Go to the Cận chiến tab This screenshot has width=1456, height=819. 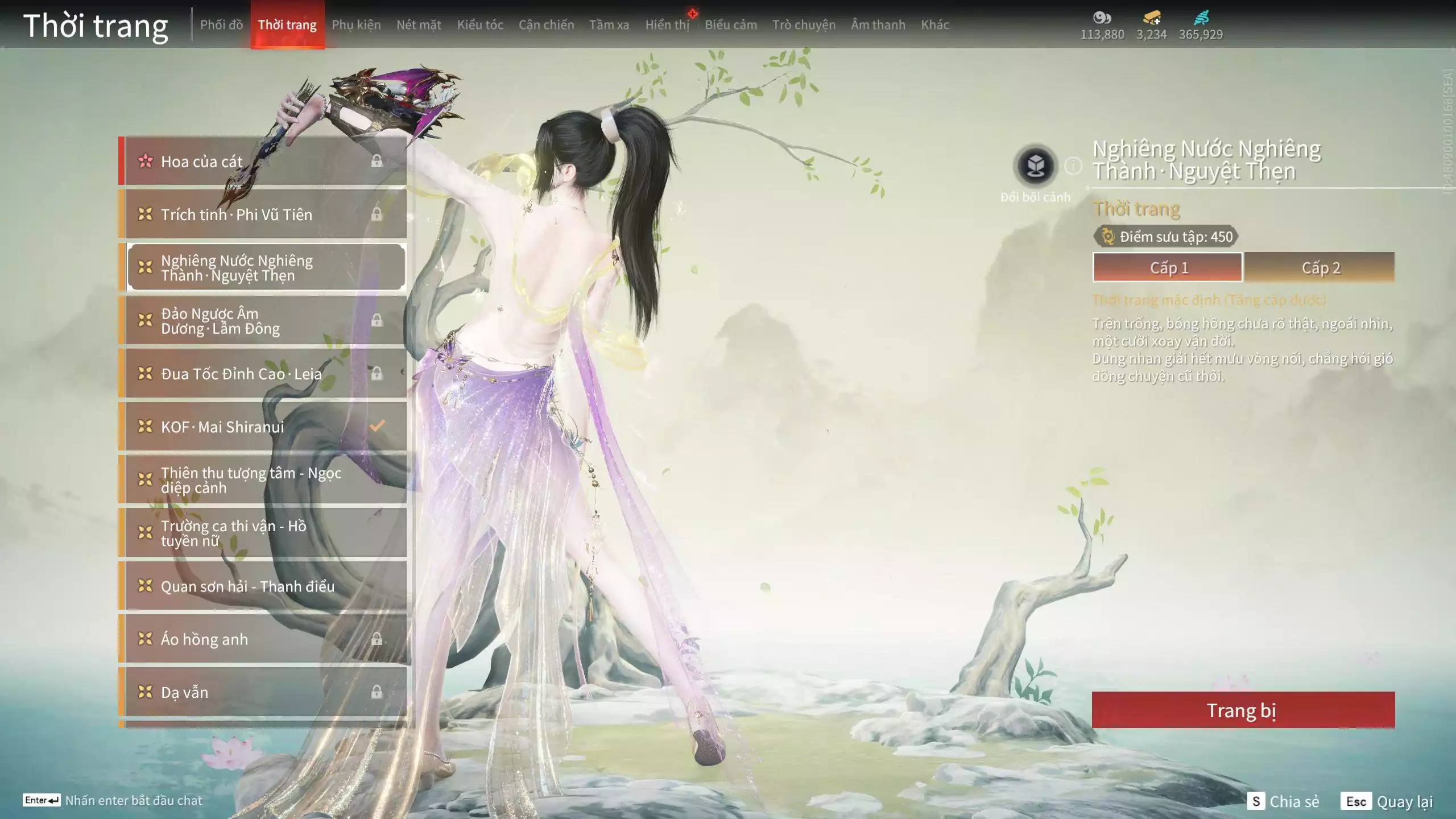pos(546,25)
